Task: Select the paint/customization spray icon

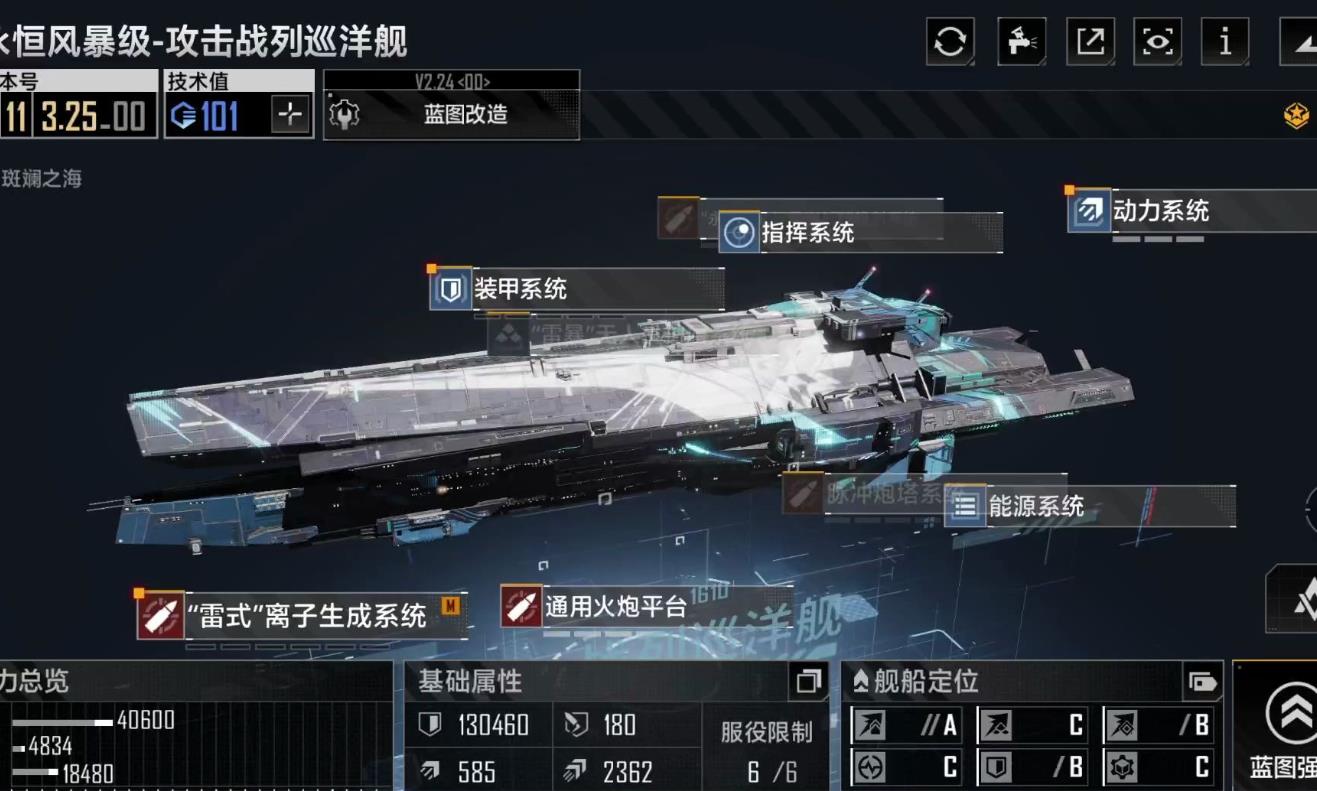Action: [x=1020, y=40]
